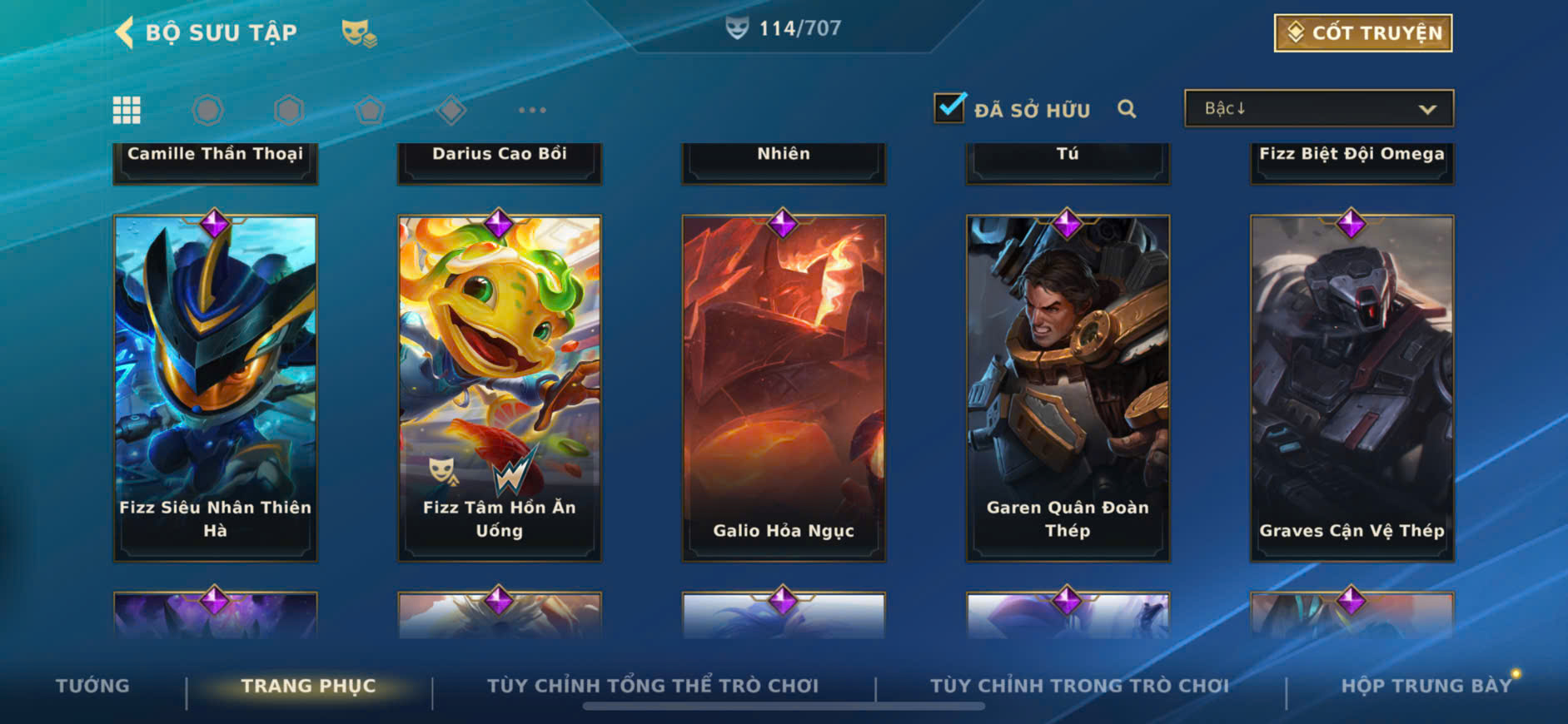Open Tùy Chỉnh Tổng Thể Trò Chơi tab
This screenshot has height=724, width=1568.
tap(653, 686)
